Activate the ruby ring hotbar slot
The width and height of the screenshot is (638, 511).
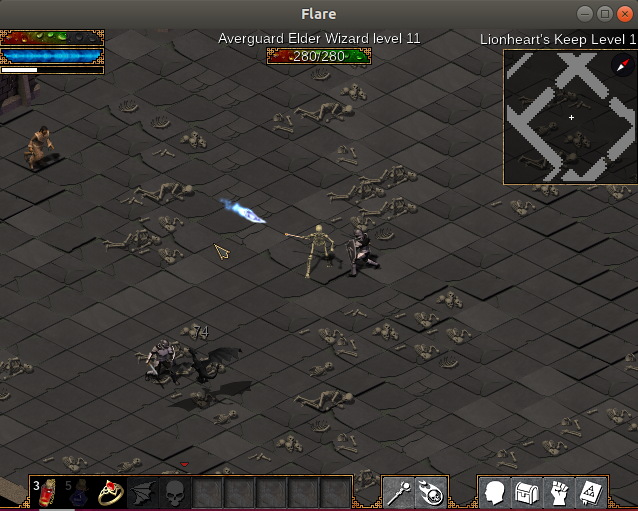pos(111,493)
